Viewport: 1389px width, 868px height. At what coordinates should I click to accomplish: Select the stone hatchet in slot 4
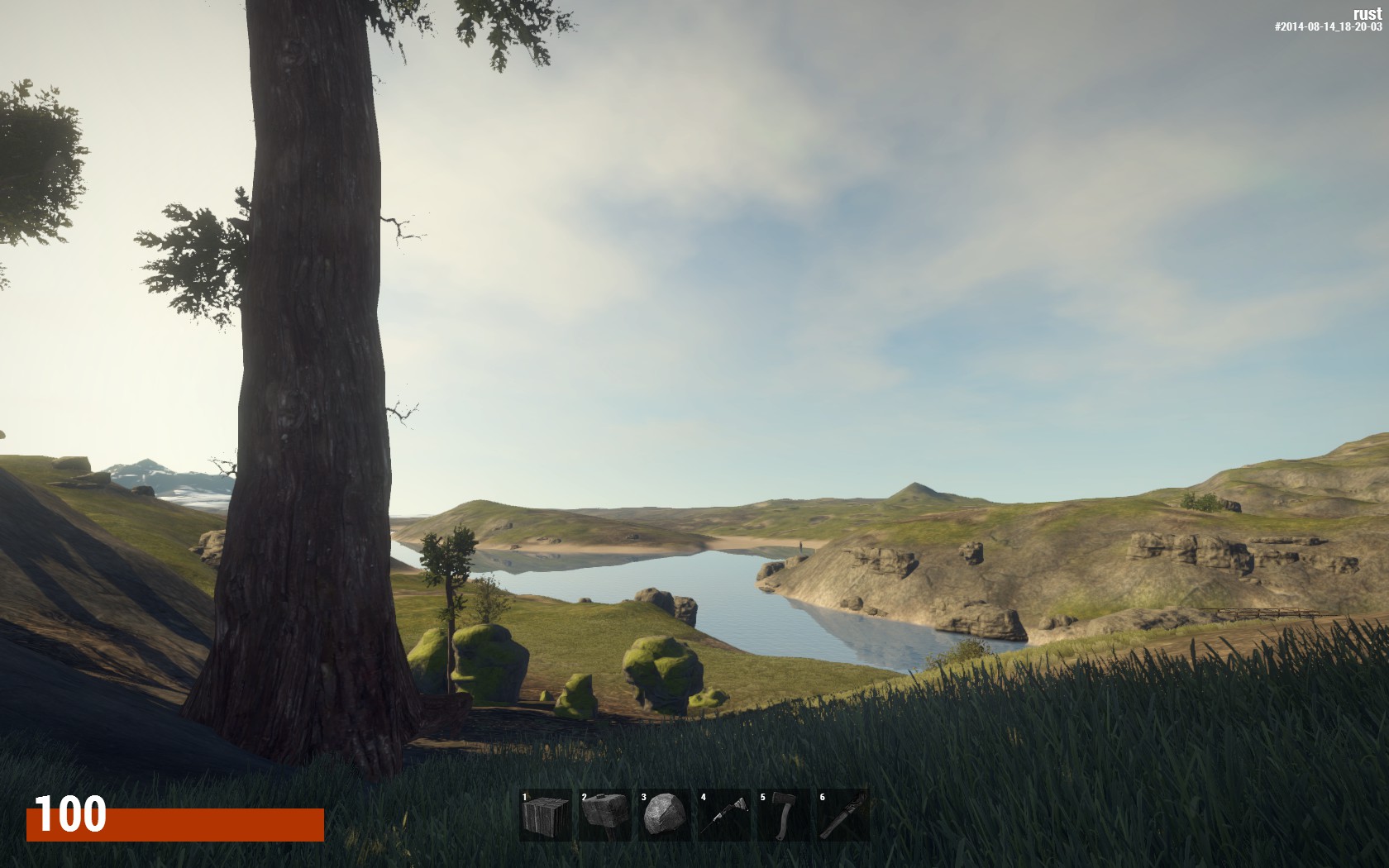pos(724,815)
